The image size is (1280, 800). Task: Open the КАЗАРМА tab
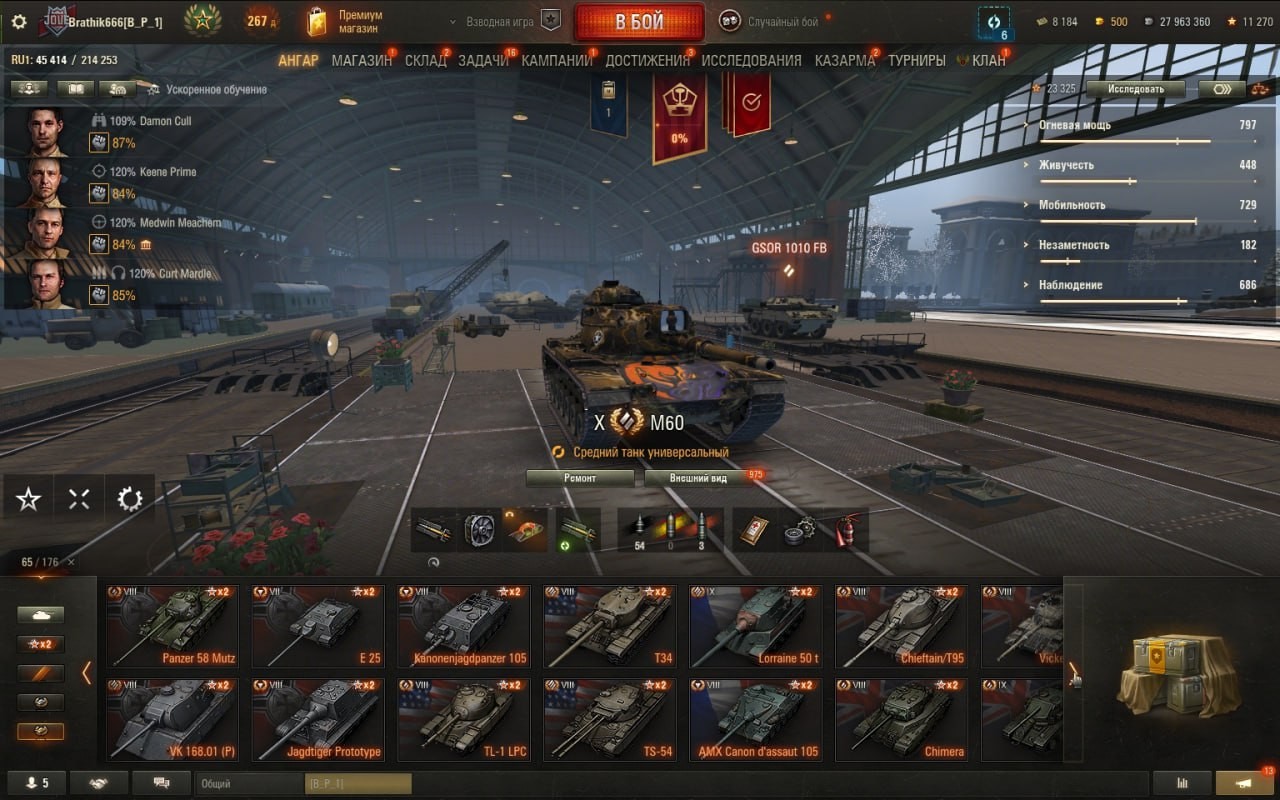click(844, 60)
